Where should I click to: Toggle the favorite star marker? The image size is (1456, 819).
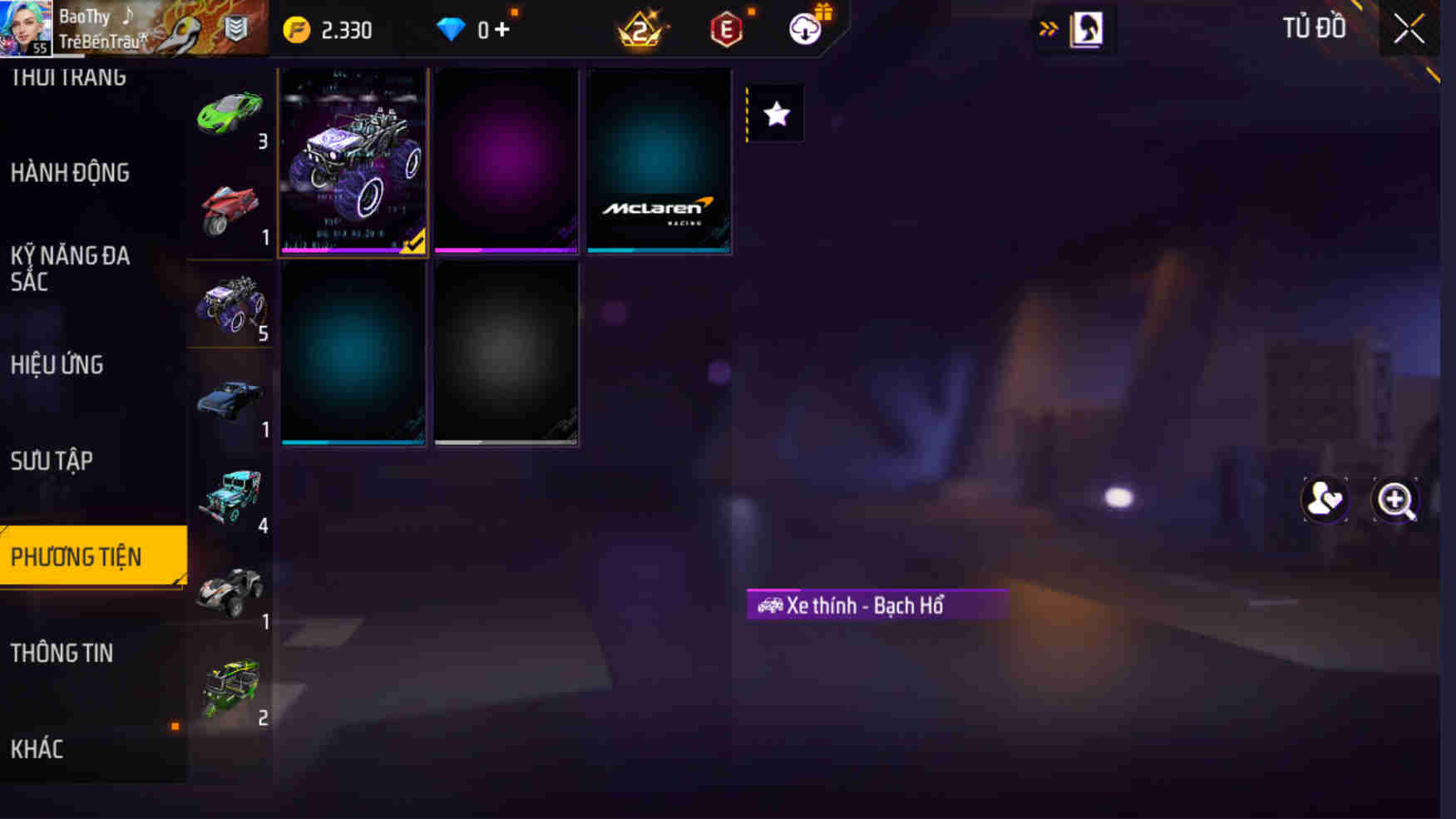[777, 114]
